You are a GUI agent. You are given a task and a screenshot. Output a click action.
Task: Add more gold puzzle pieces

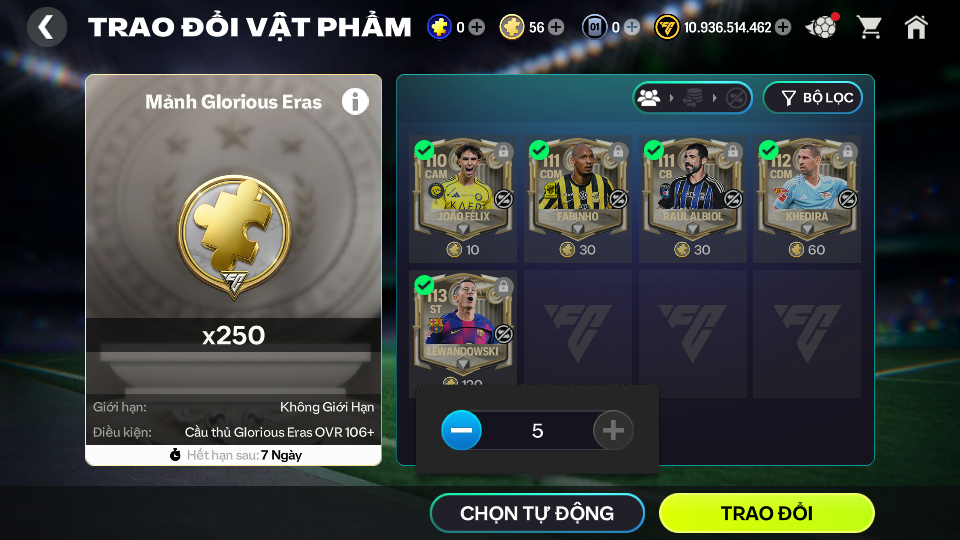coord(556,27)
